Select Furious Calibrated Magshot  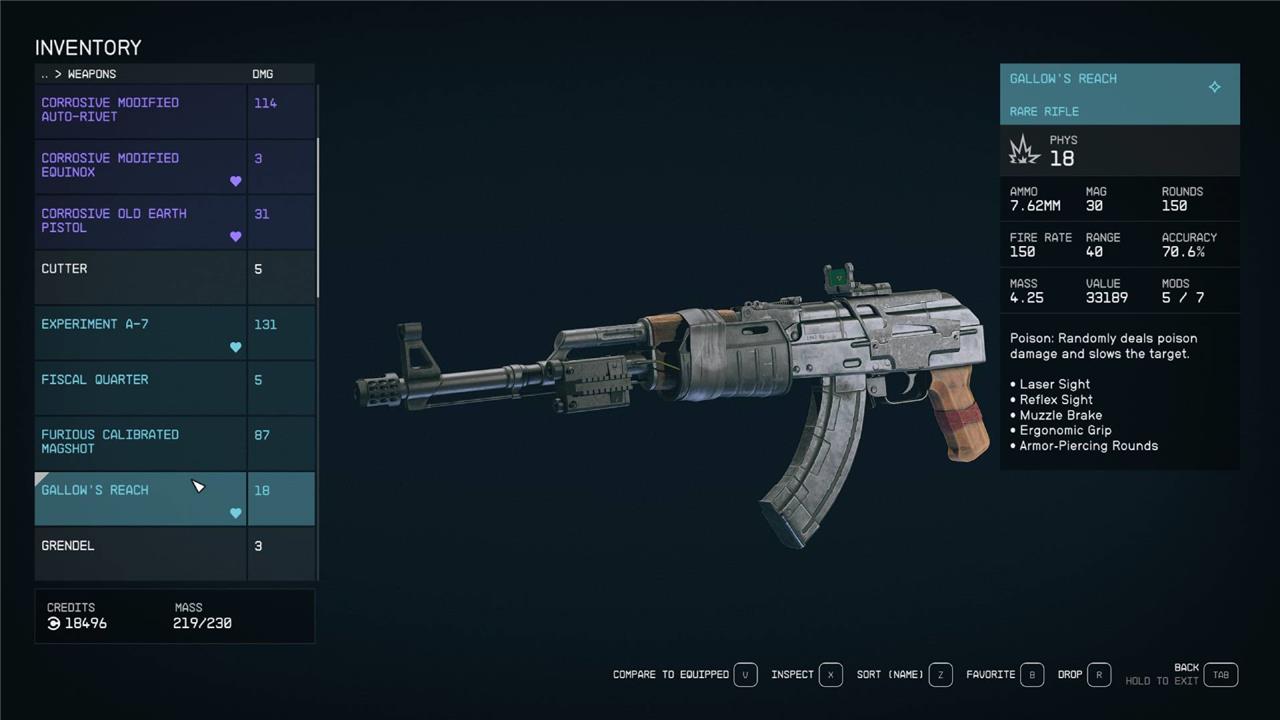click(140, 442)
